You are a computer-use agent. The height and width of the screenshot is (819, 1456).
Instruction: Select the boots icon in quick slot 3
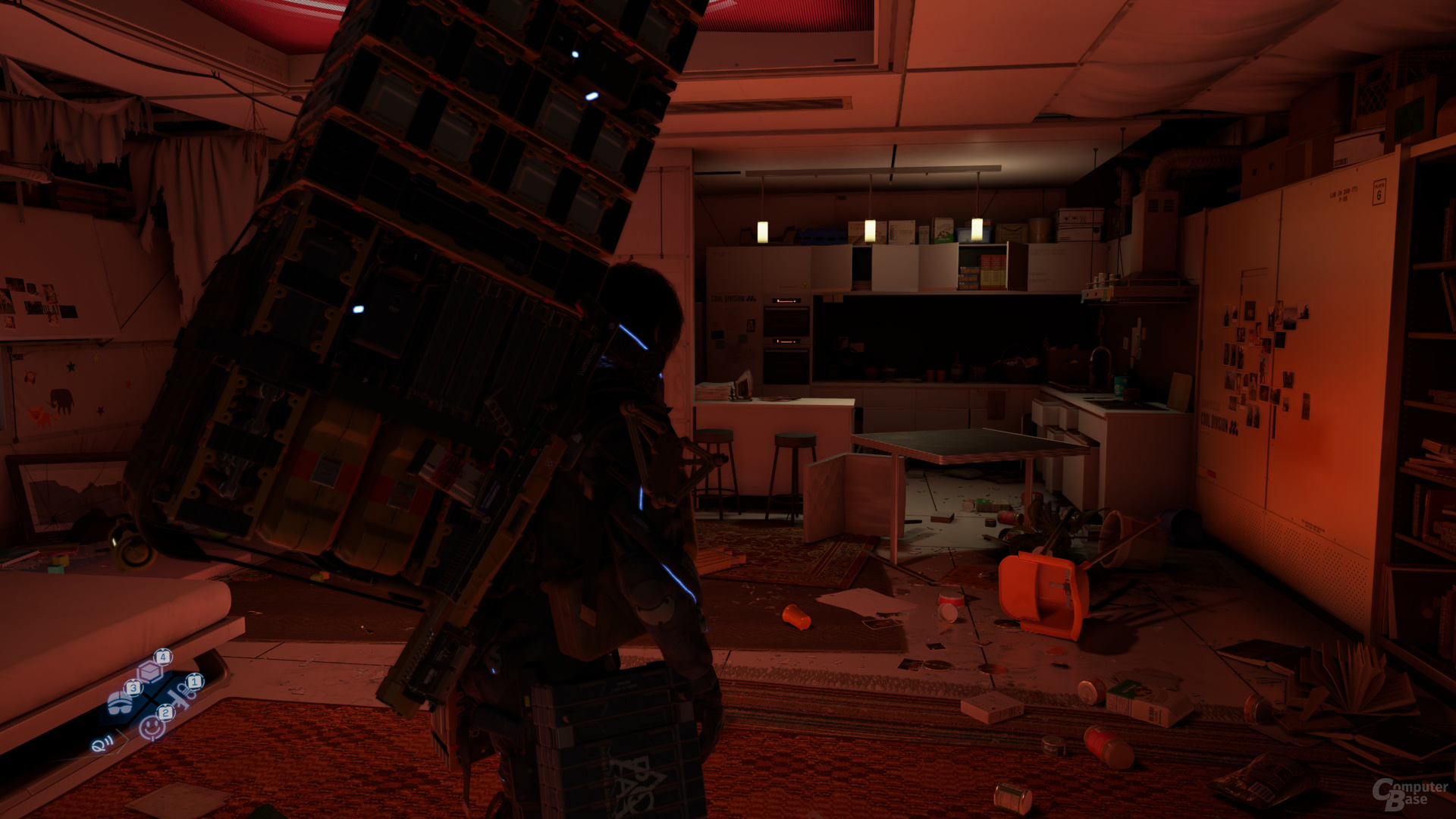point(119,704)
